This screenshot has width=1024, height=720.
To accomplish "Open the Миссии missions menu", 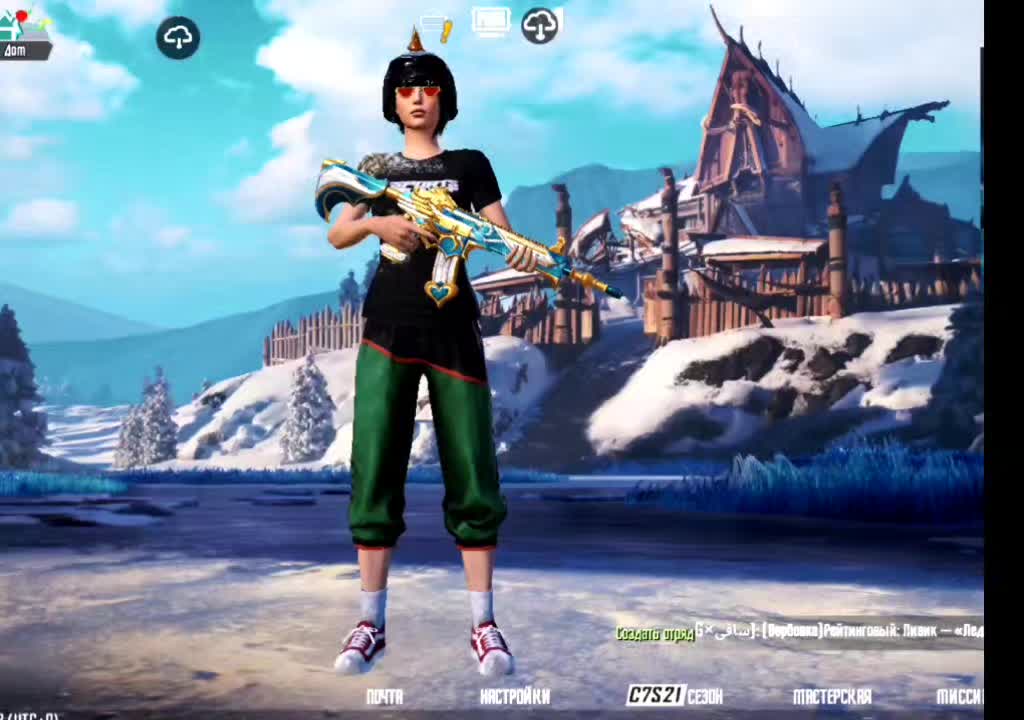I will click(x=959, y=697).
